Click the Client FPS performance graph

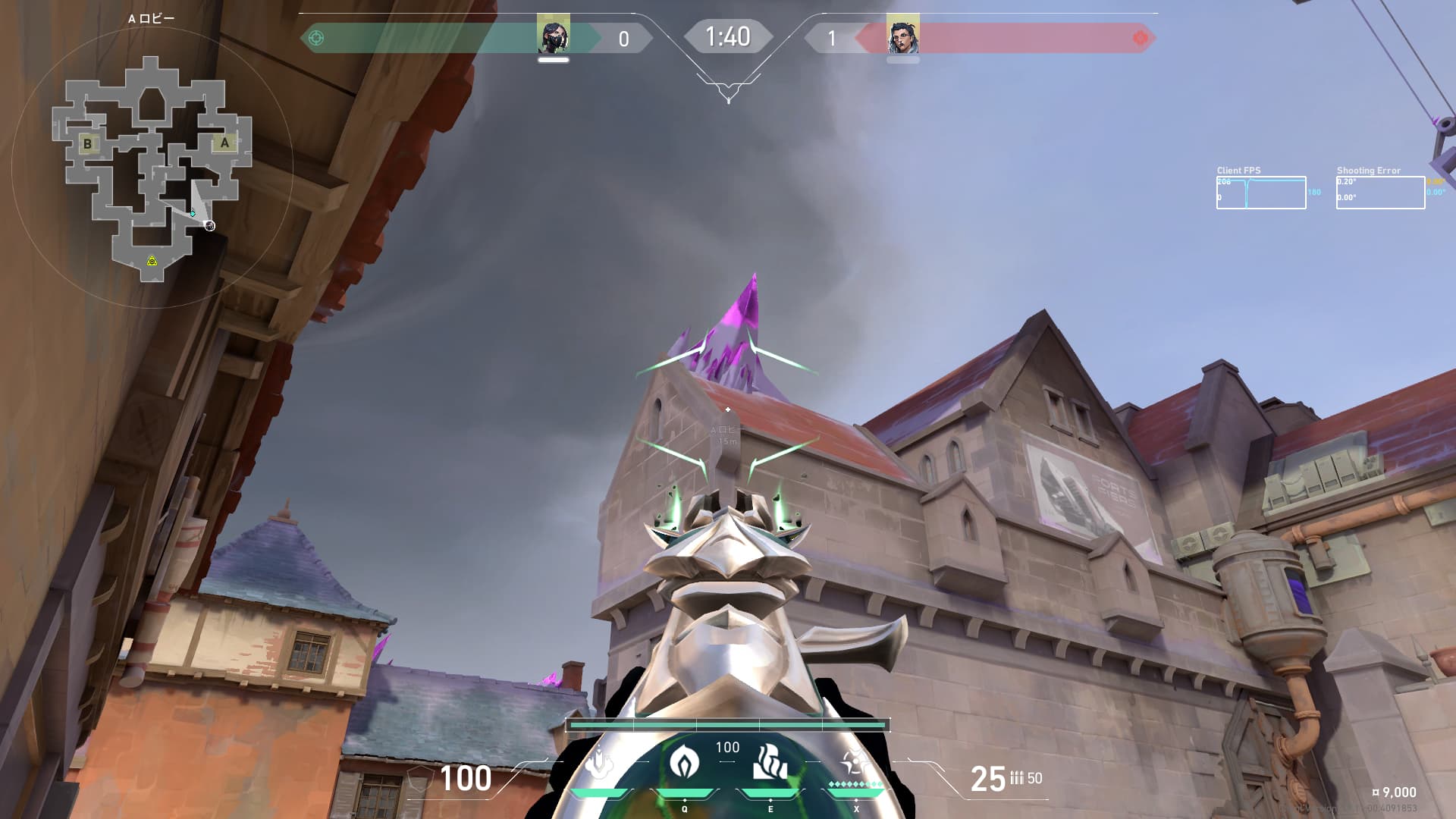(x=1261, y=193)
